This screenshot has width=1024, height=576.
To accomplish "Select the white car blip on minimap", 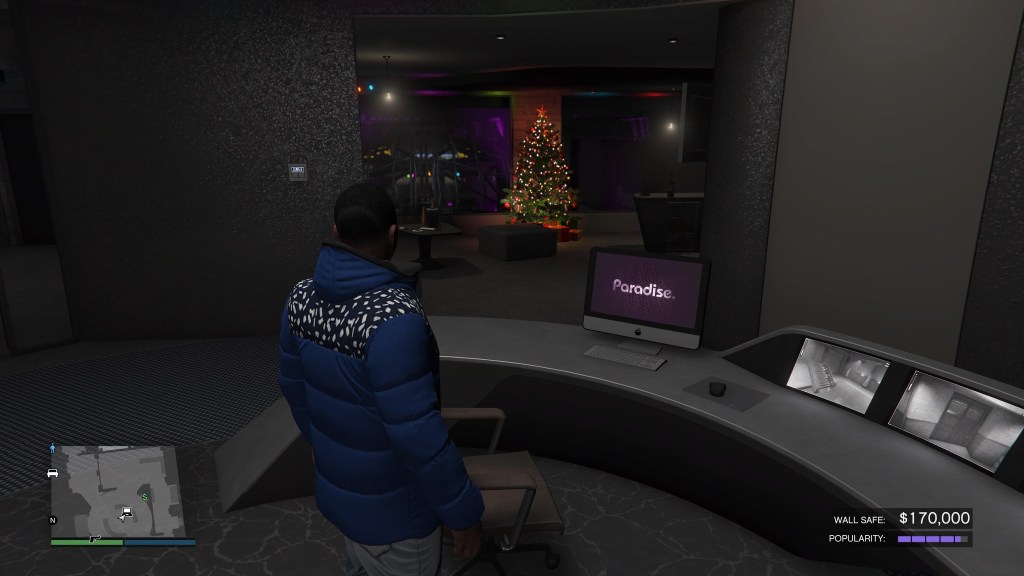I will tap(52, 473).
